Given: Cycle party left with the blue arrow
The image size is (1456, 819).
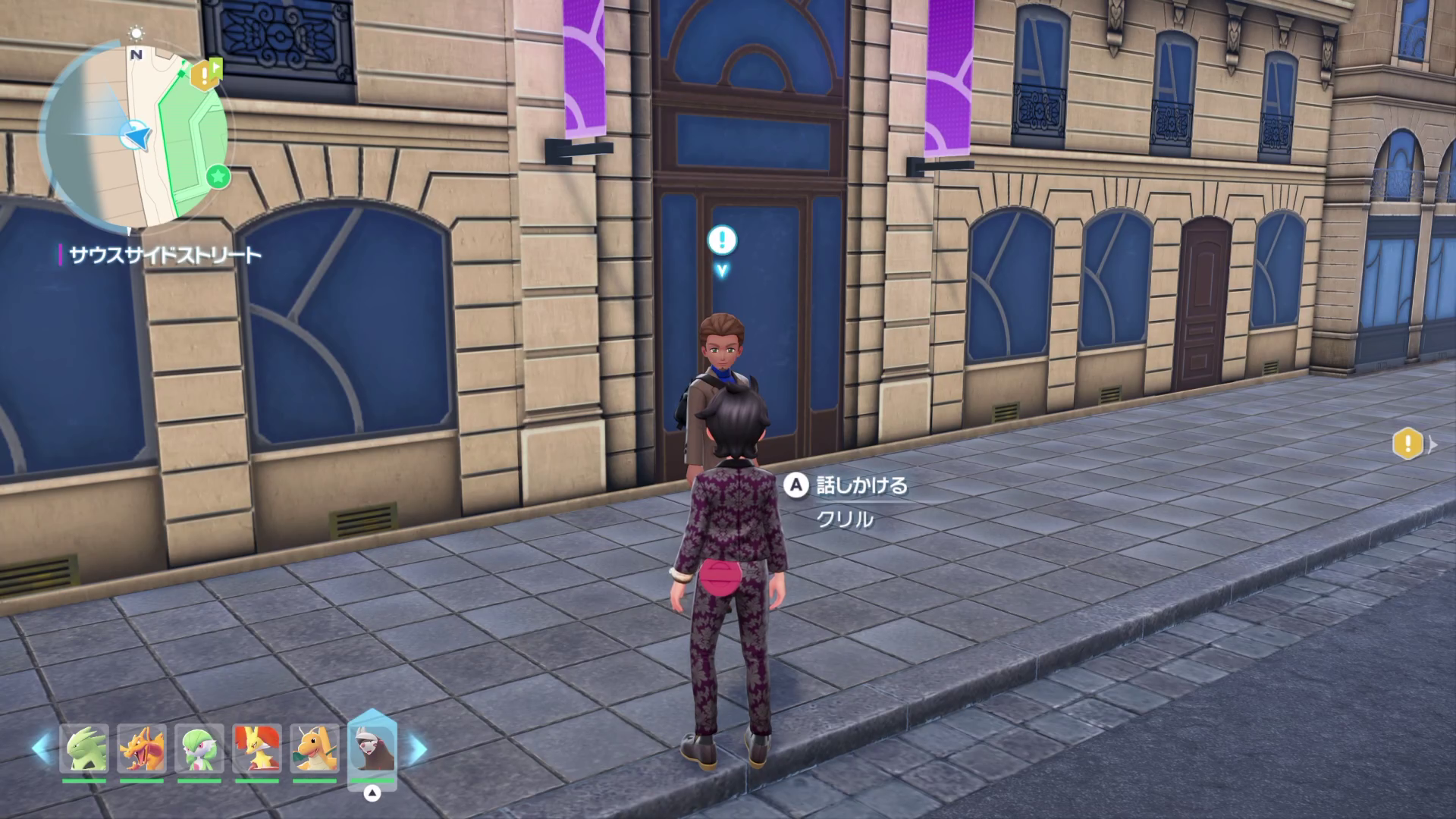Looking at the screenshot, I should tap(41, 748).
